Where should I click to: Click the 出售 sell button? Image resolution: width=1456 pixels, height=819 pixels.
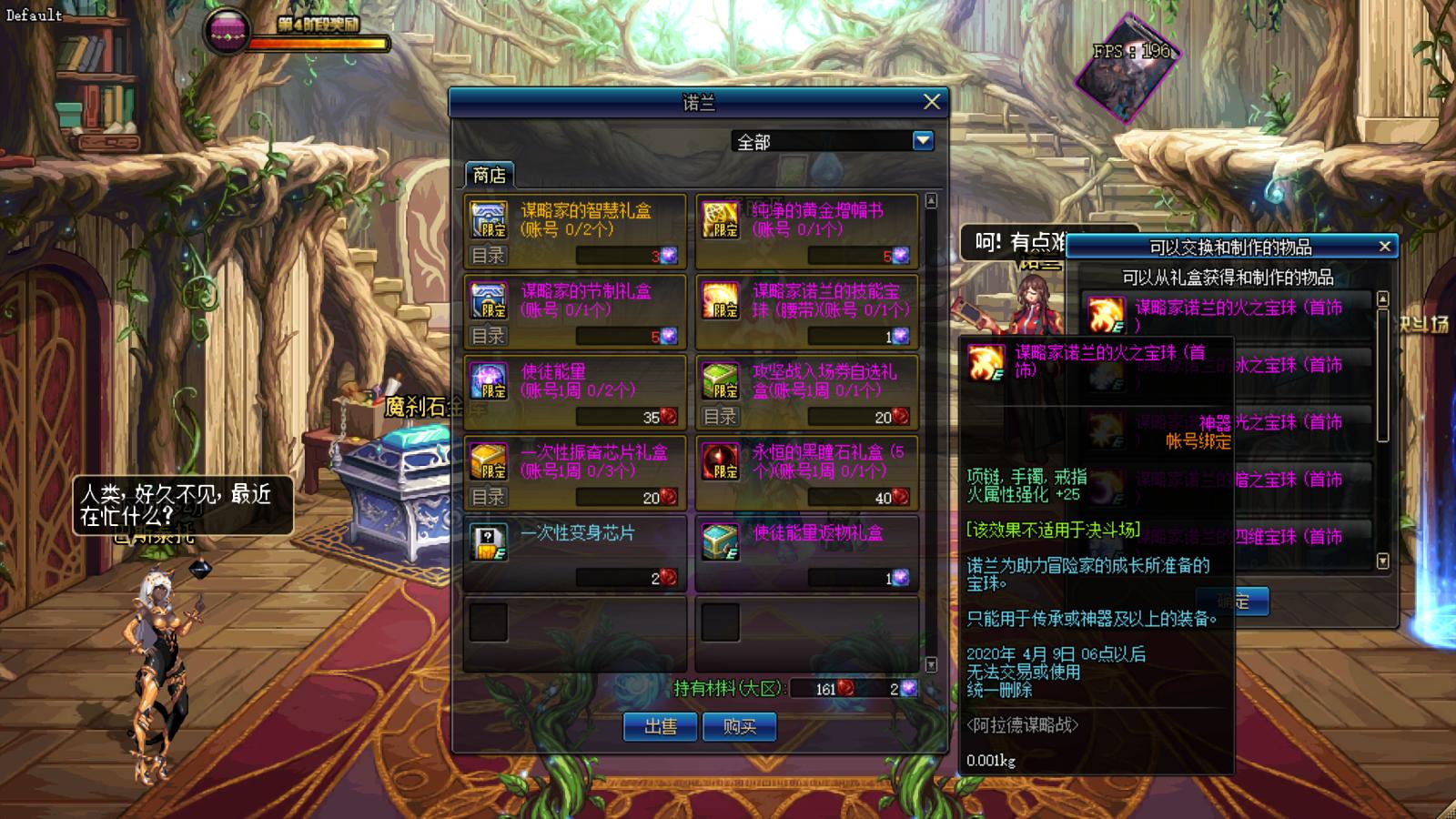(x=661, y=726)
